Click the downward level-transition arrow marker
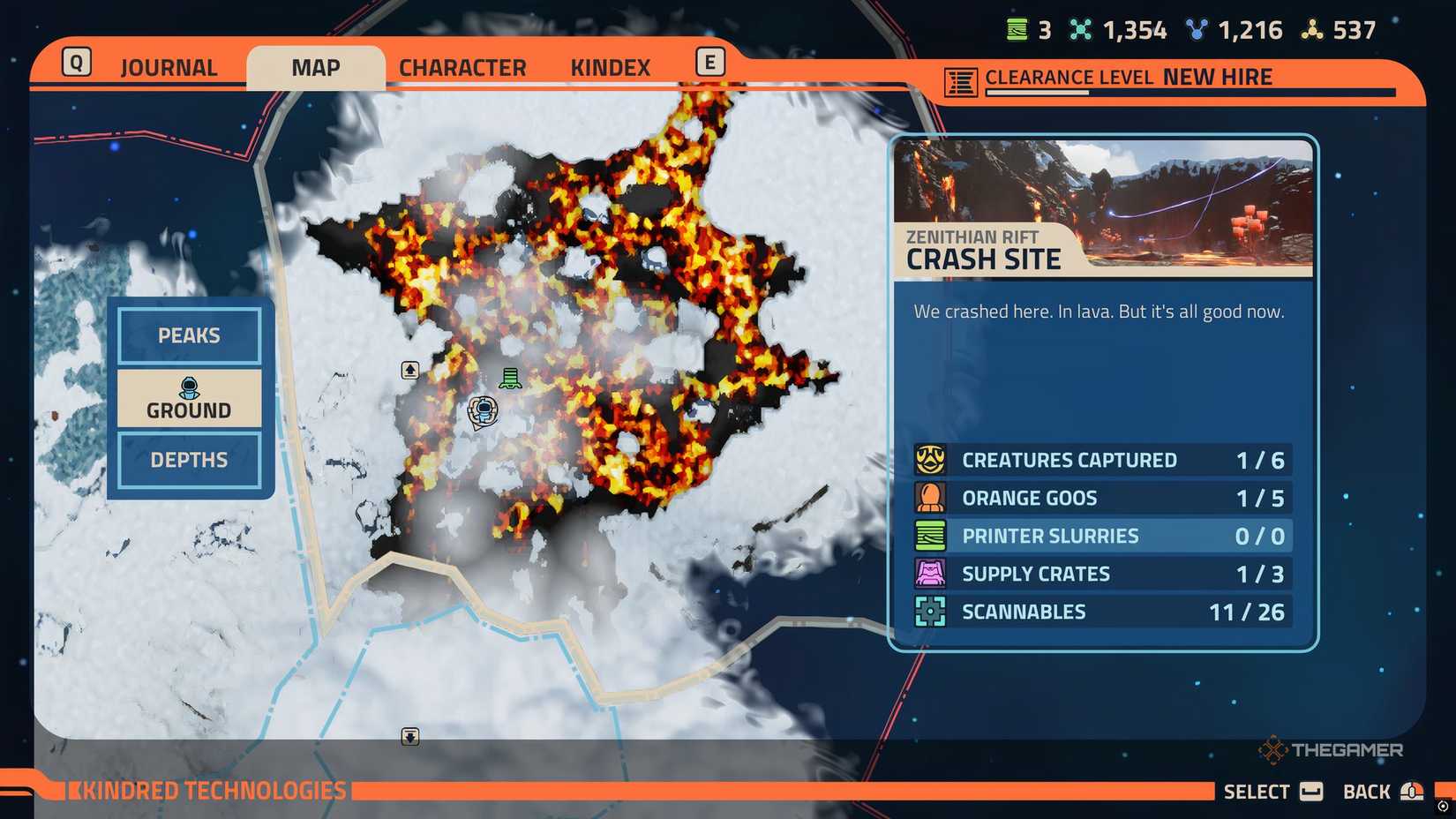The width and height of the screenshot is (1456, 819). pos(409,737)
